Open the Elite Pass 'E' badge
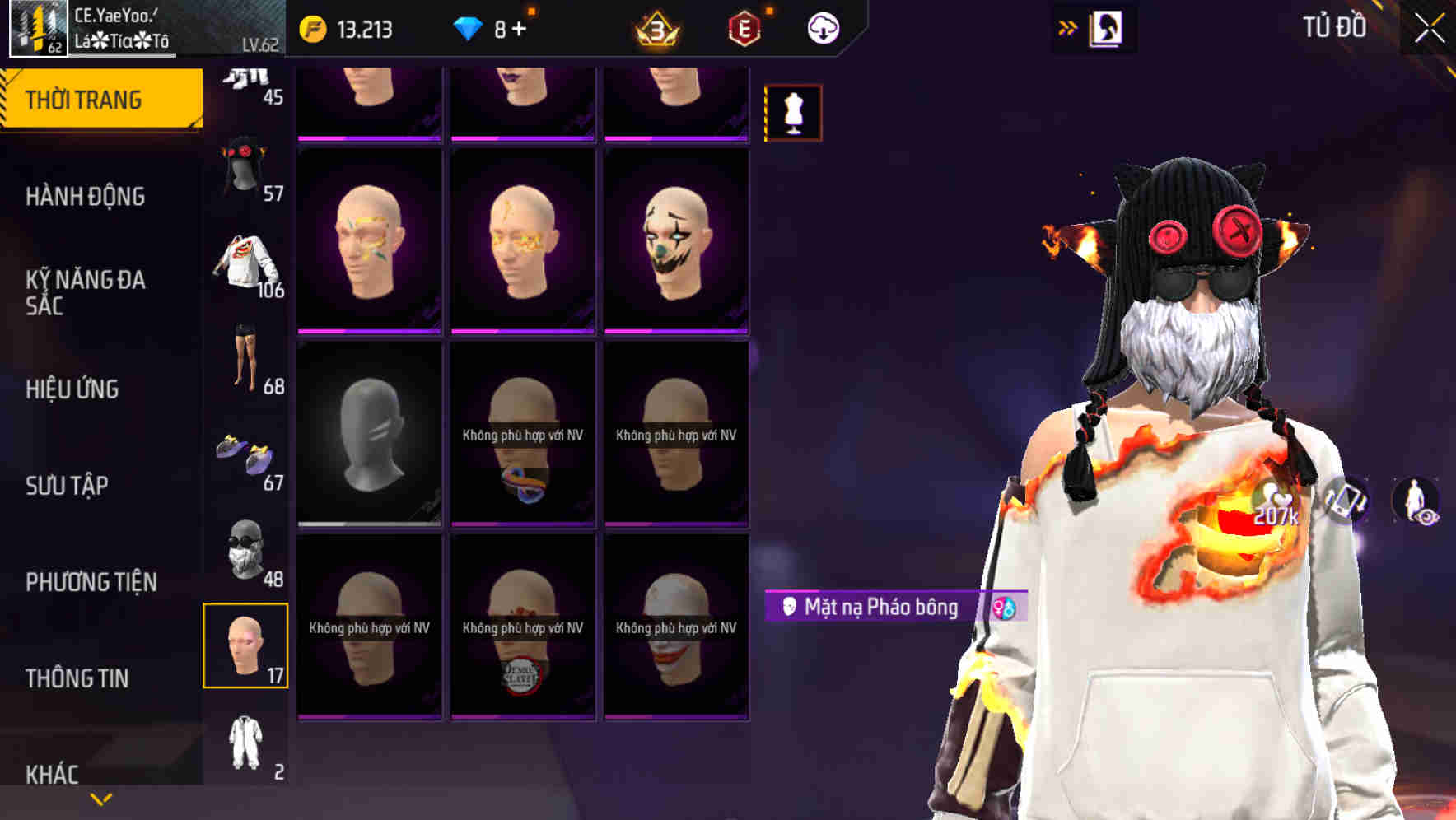 [x=743, y=27]
